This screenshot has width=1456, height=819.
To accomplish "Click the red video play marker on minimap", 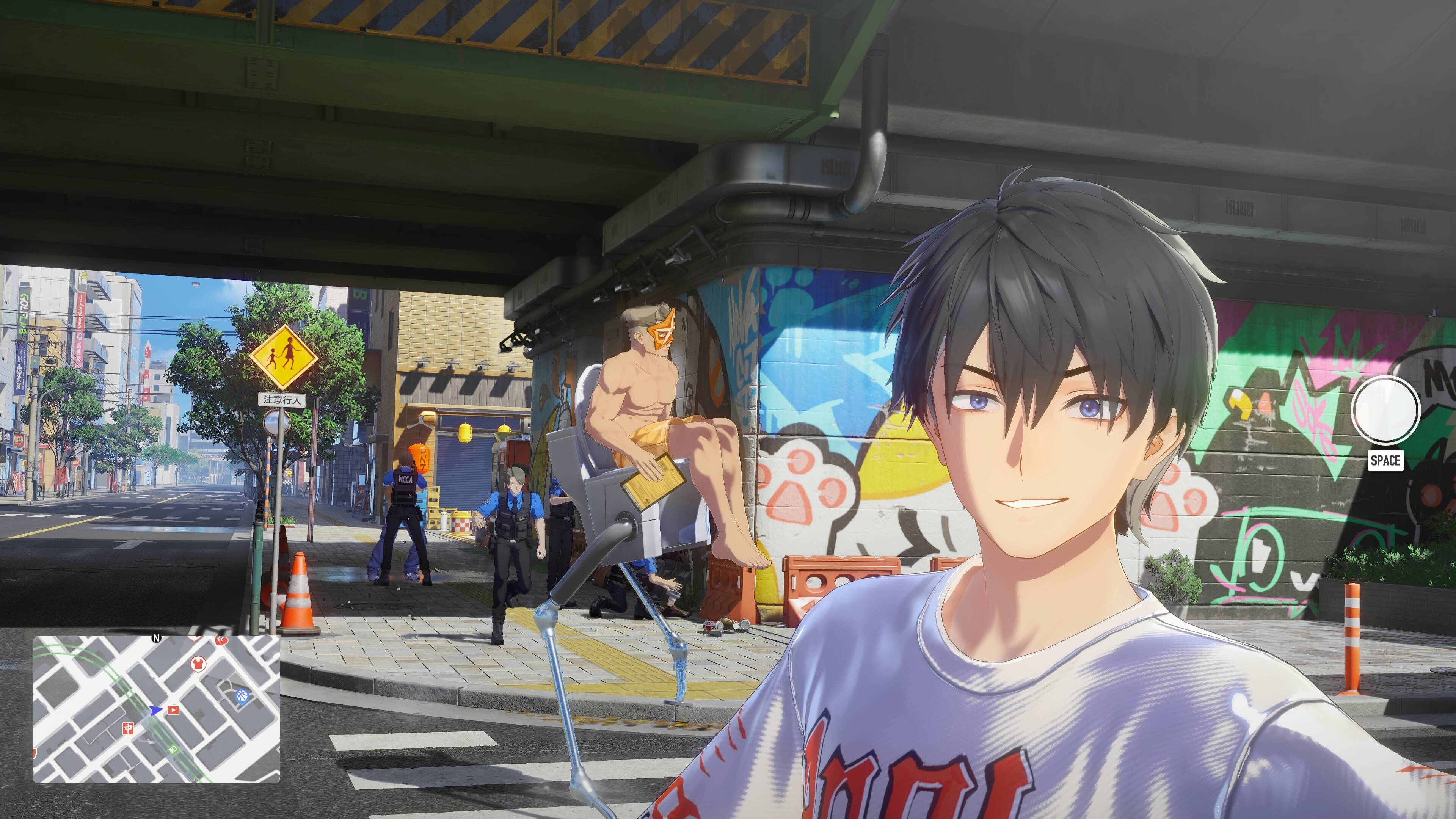I will pyautogui.click(x=173, y=710).
